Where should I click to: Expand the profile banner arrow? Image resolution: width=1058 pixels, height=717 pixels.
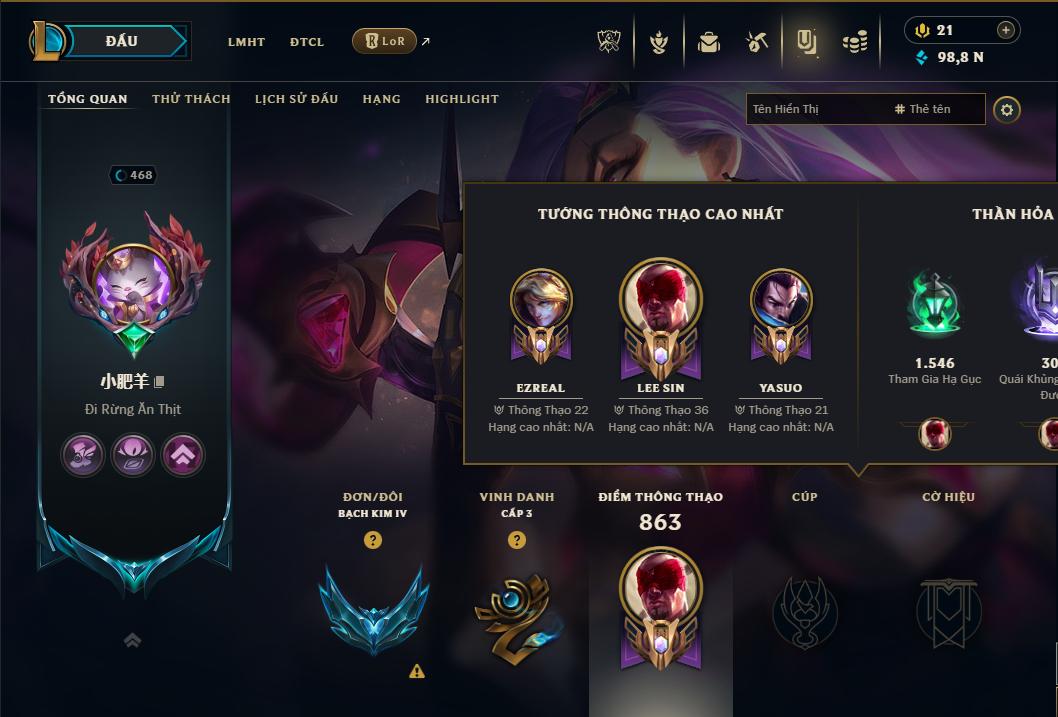132,640
